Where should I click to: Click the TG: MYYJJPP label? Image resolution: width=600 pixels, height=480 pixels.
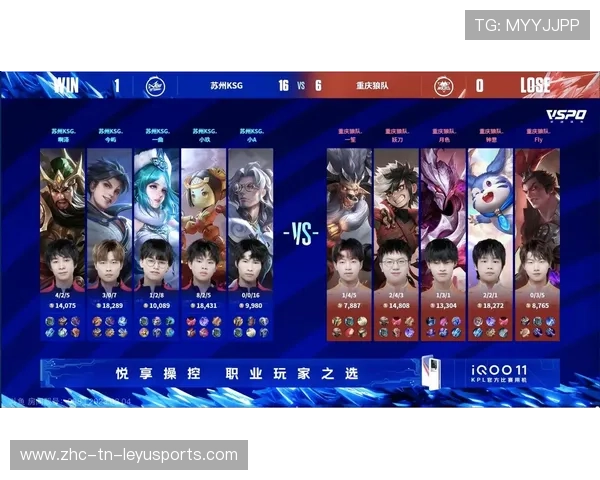click(526, 25)
